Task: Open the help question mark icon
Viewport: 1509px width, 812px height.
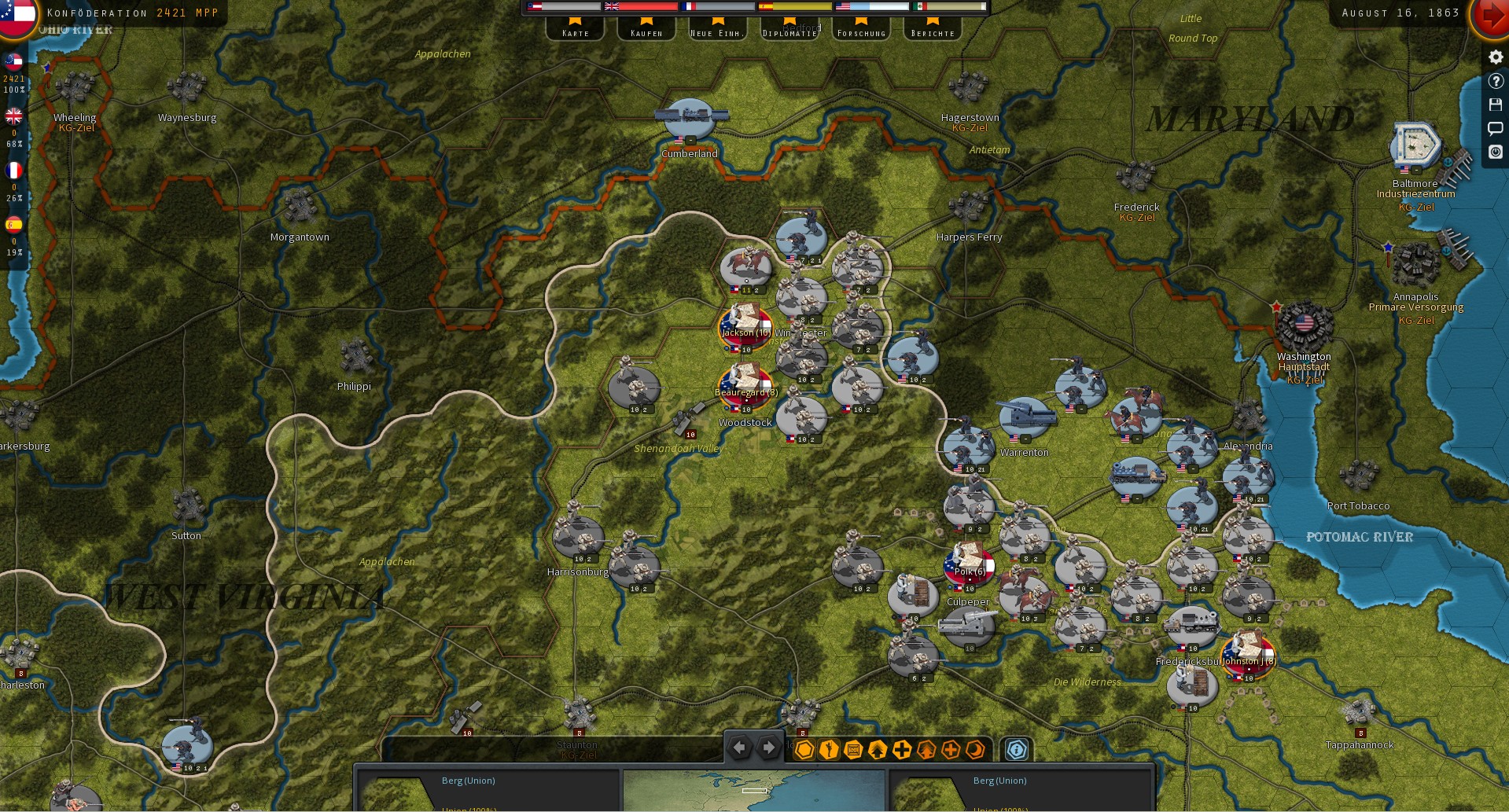Action: click(1495, 80)
